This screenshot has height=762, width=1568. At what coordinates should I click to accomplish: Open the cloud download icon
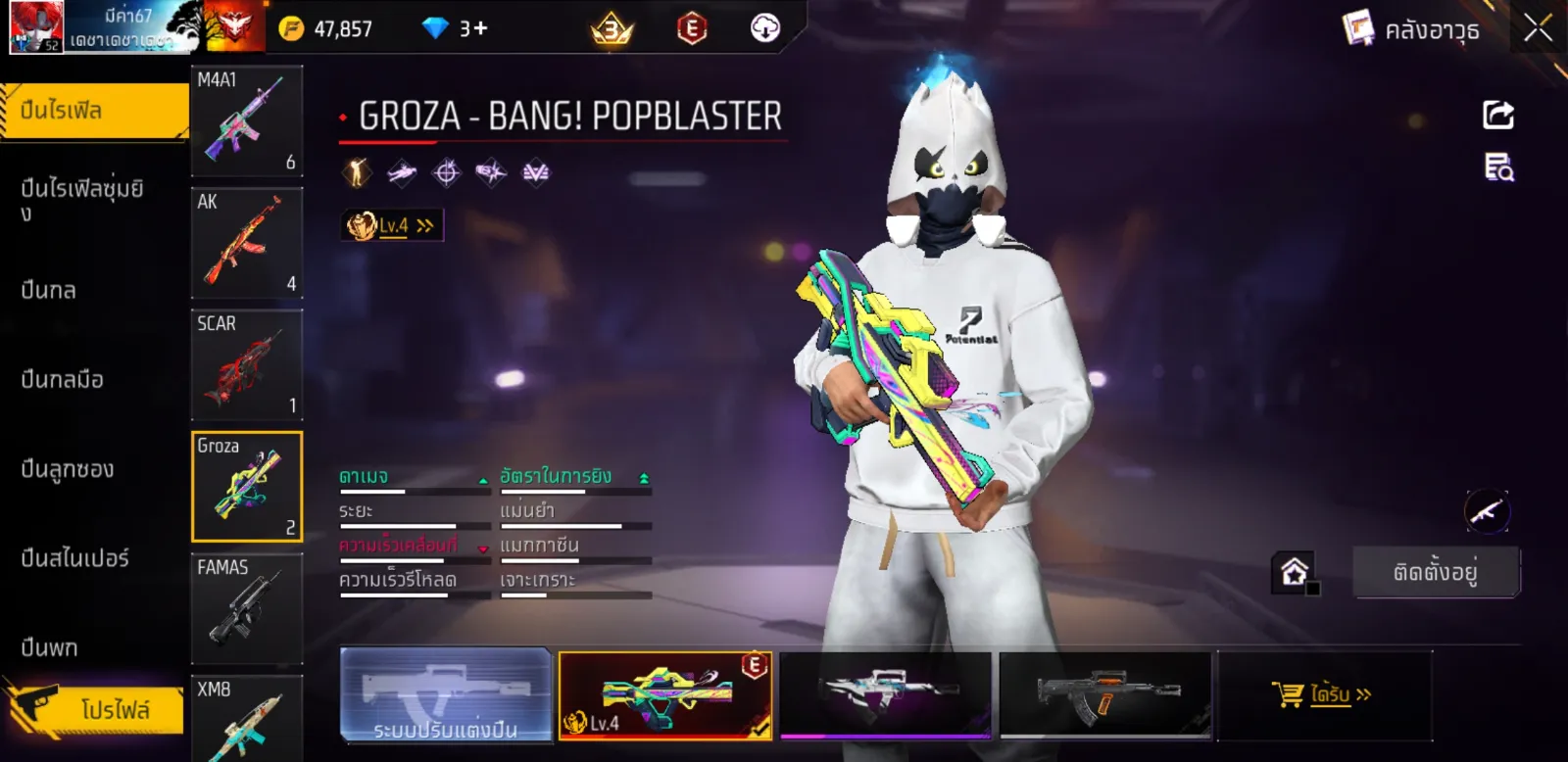click(x=764, y=28)
